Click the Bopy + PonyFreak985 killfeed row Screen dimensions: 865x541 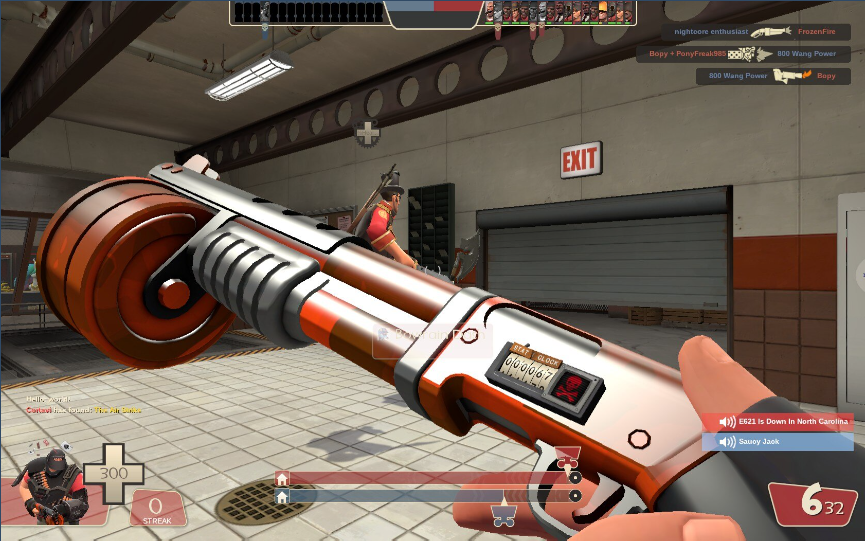[x=741, y=54]
